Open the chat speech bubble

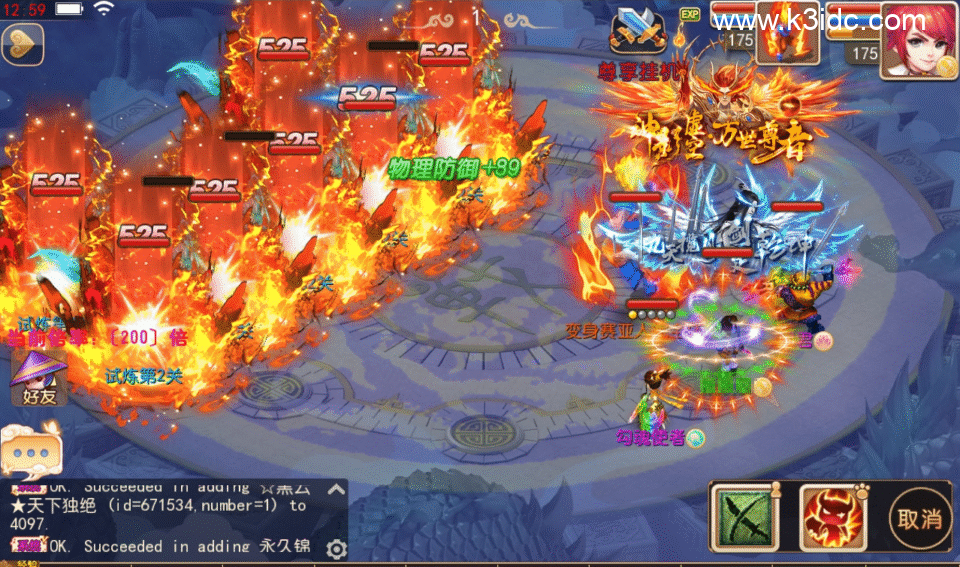[28, 451]
